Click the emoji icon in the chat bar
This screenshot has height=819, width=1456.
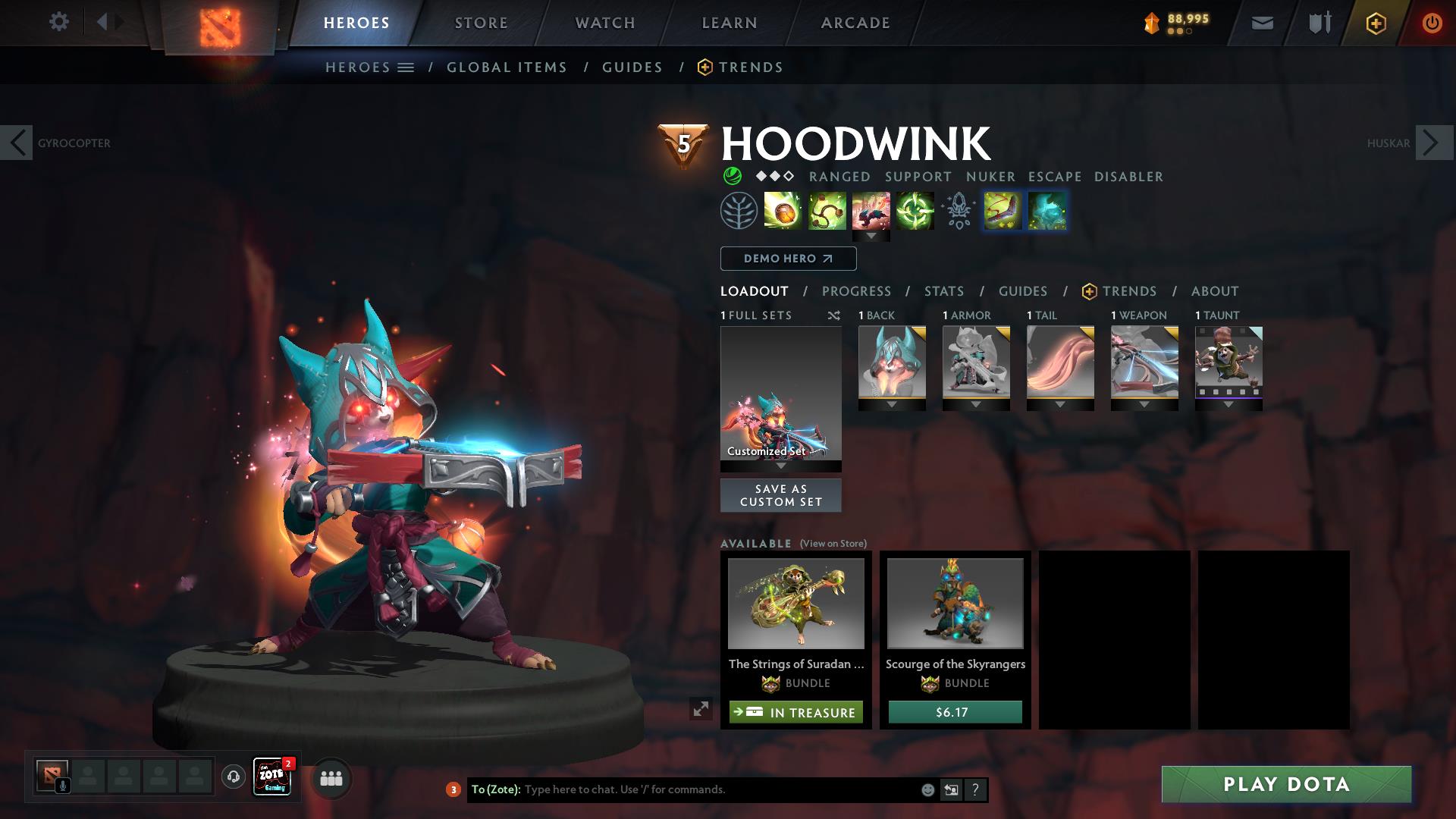tap(927, 789)
